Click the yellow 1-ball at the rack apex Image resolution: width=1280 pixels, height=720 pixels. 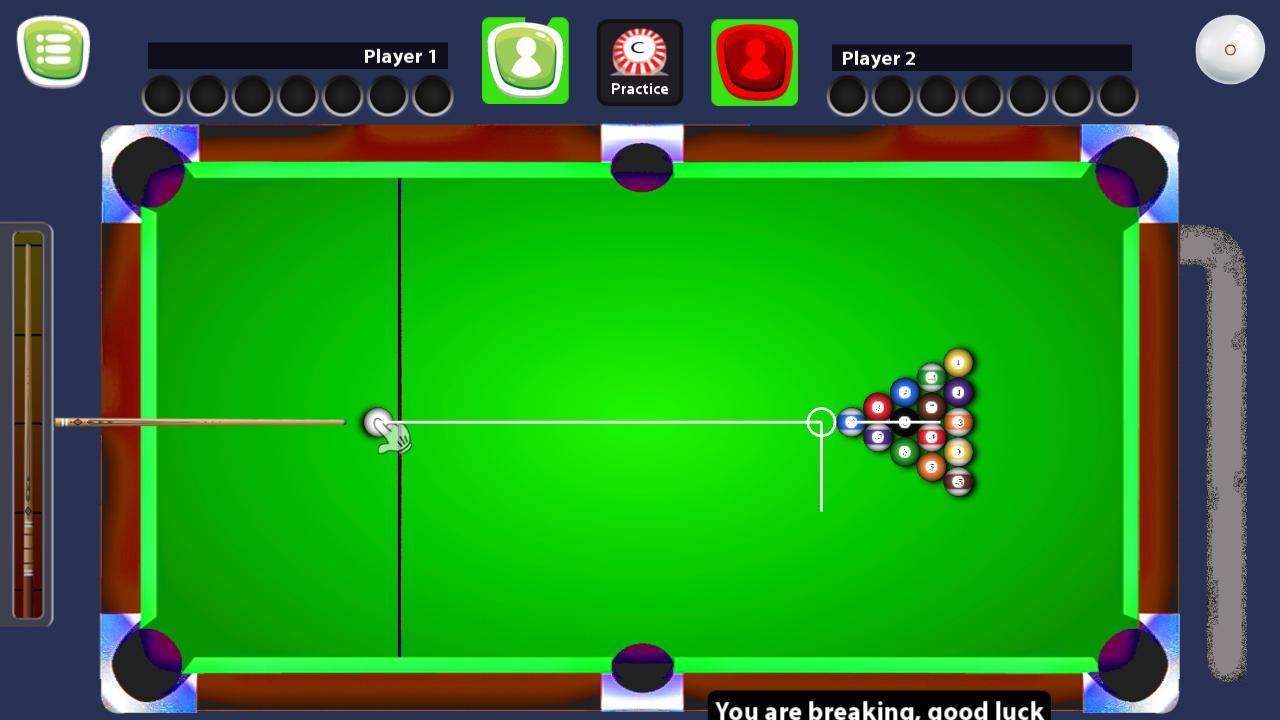957,362
